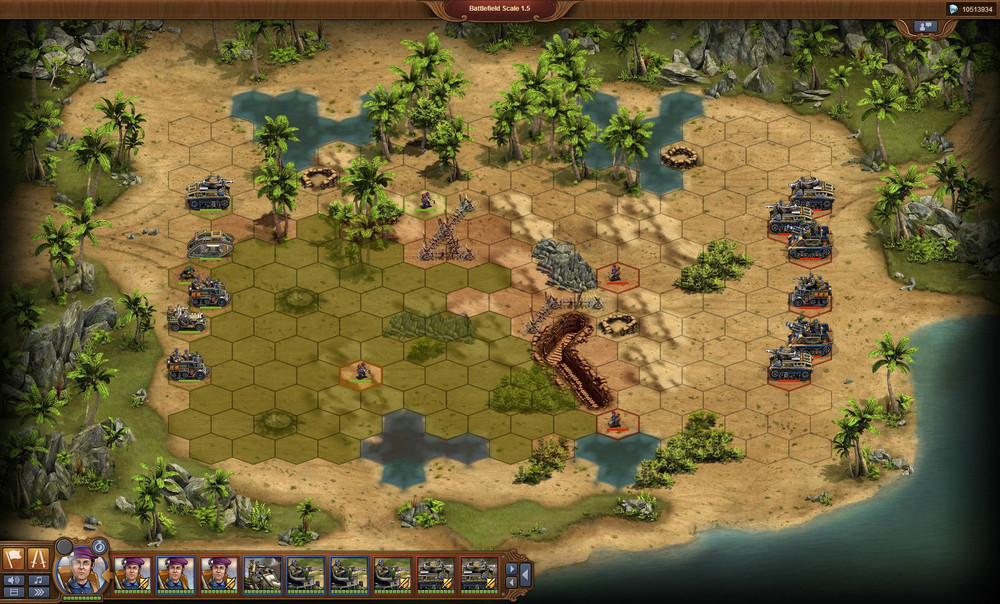Attack the enemy soldier surrounded by green hexes
The image size is (1000, 604).
pos(361,371)
